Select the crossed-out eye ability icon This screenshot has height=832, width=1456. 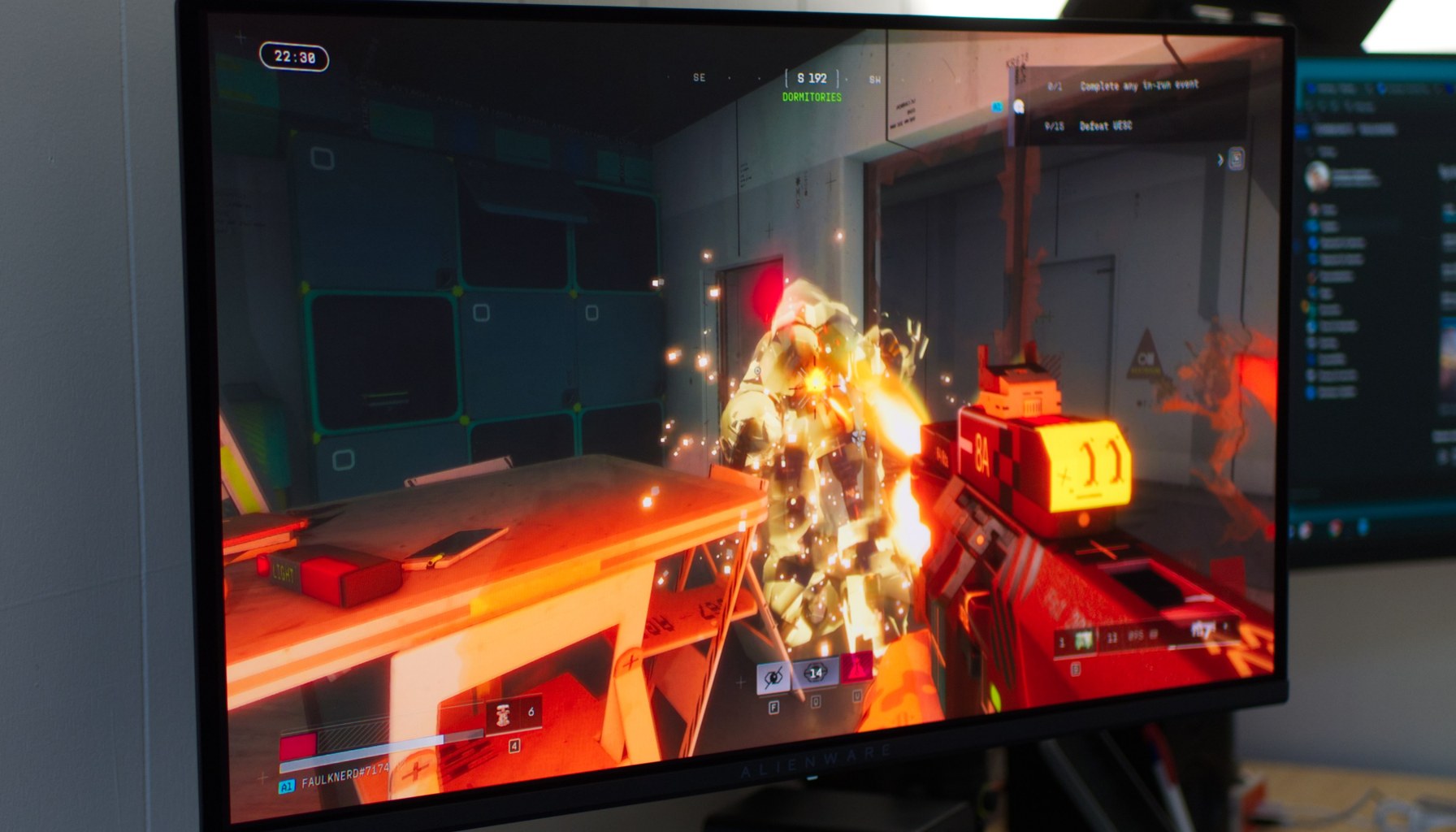(x=773, y=676)
